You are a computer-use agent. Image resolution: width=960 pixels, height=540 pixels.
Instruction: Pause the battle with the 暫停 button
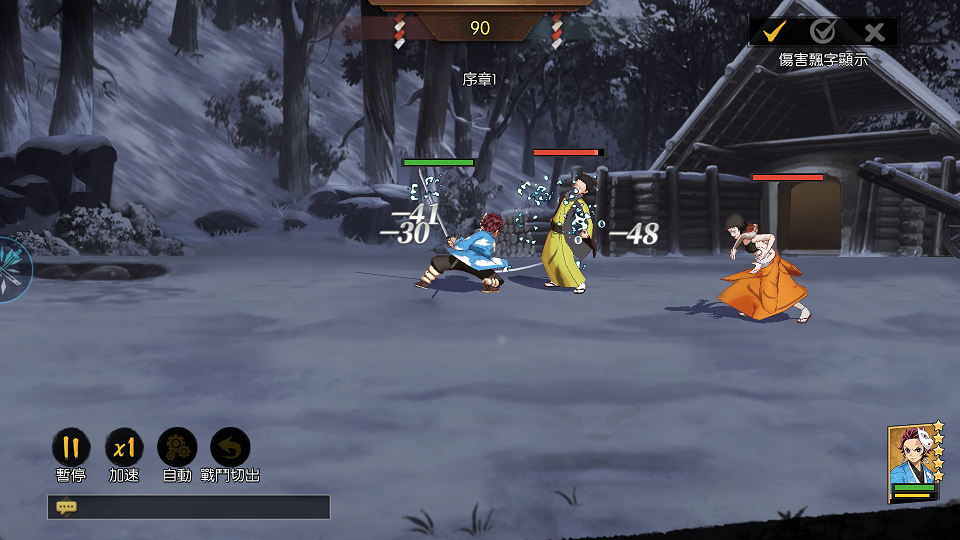coord(70,448)
